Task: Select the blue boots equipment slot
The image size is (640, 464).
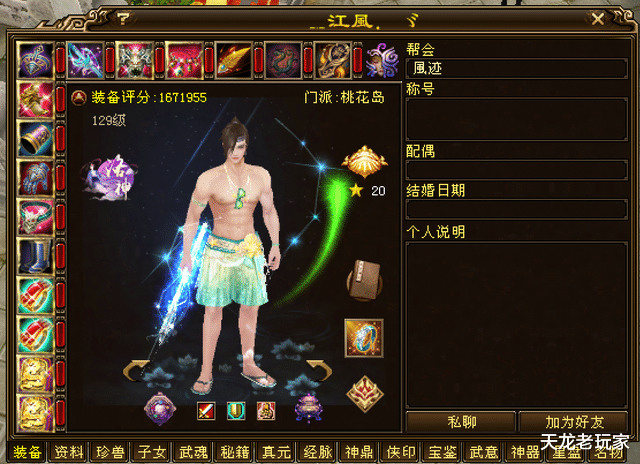Action: pos(35,256)
